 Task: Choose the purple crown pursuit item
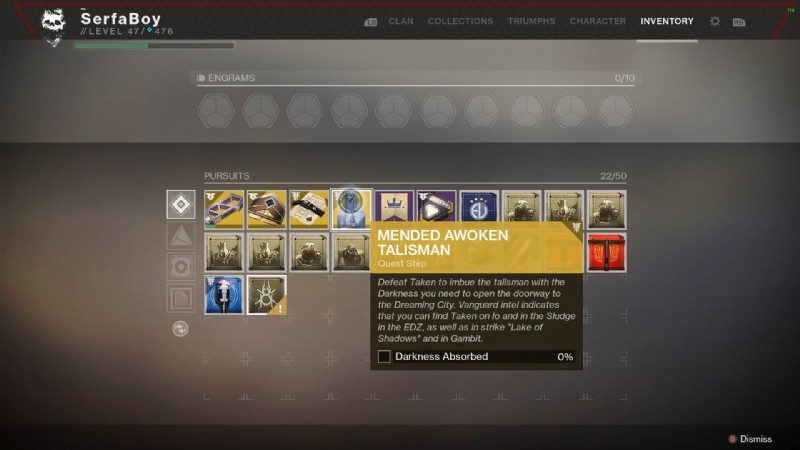(x=394, y=209)
